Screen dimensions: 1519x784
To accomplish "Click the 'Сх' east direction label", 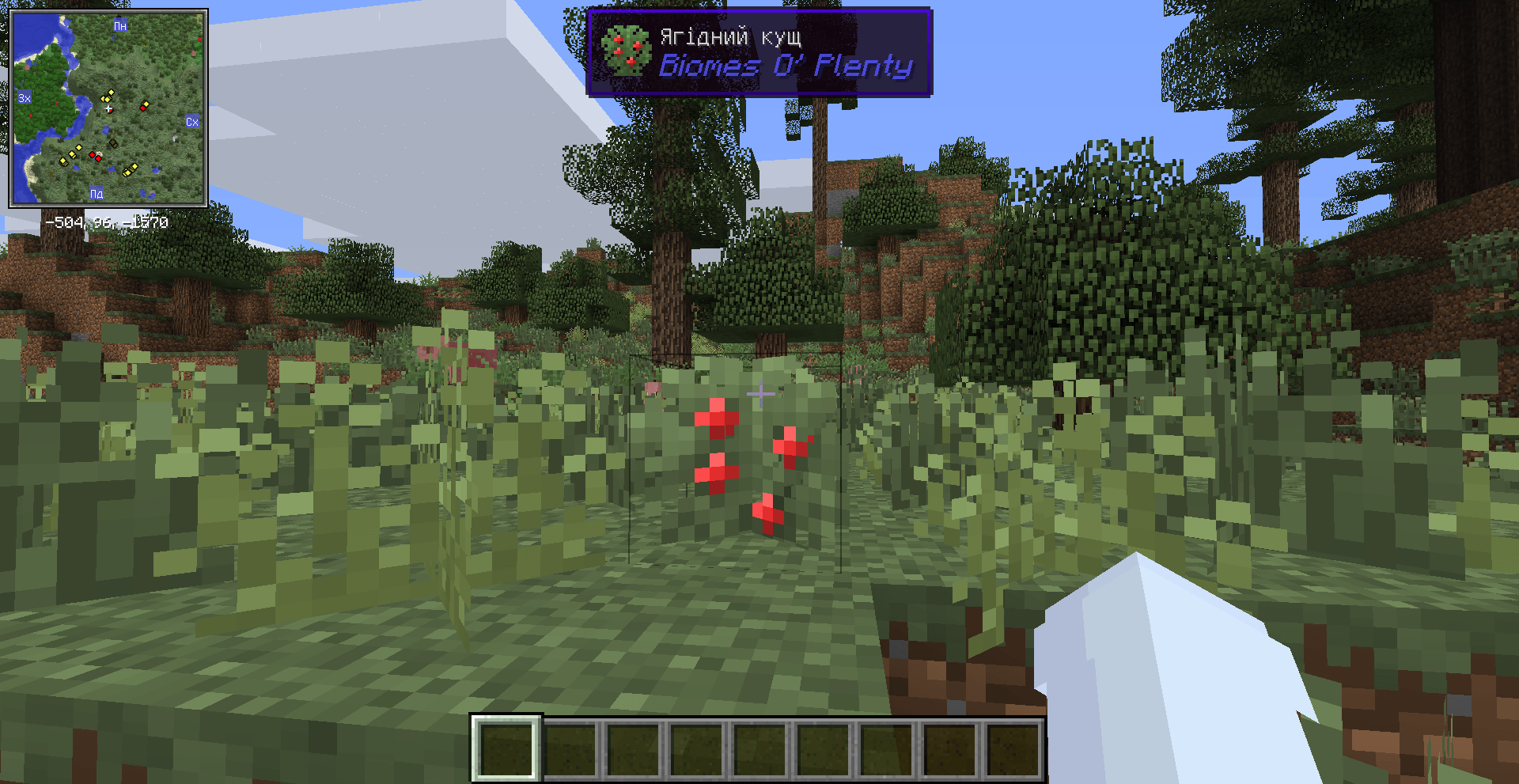I will coord(192,120).
